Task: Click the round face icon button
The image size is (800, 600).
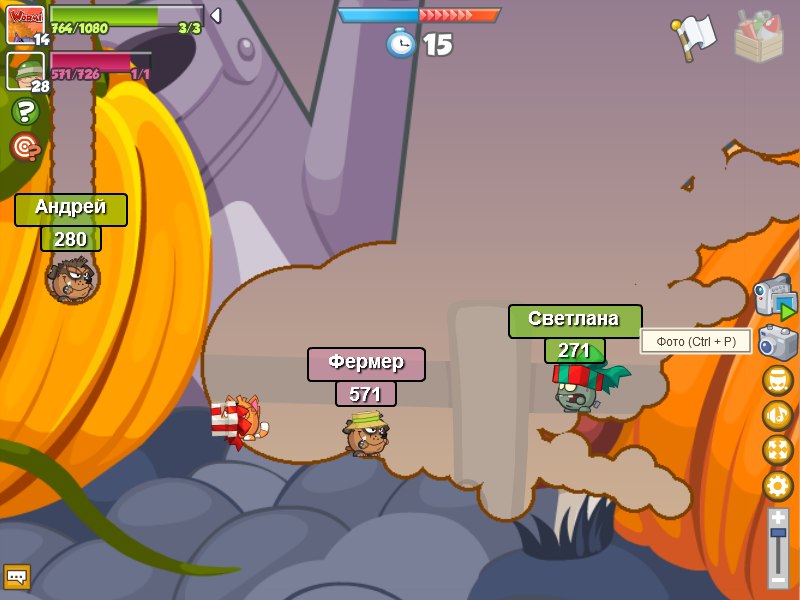Action: pyautogui.click(x=777, y=380)
